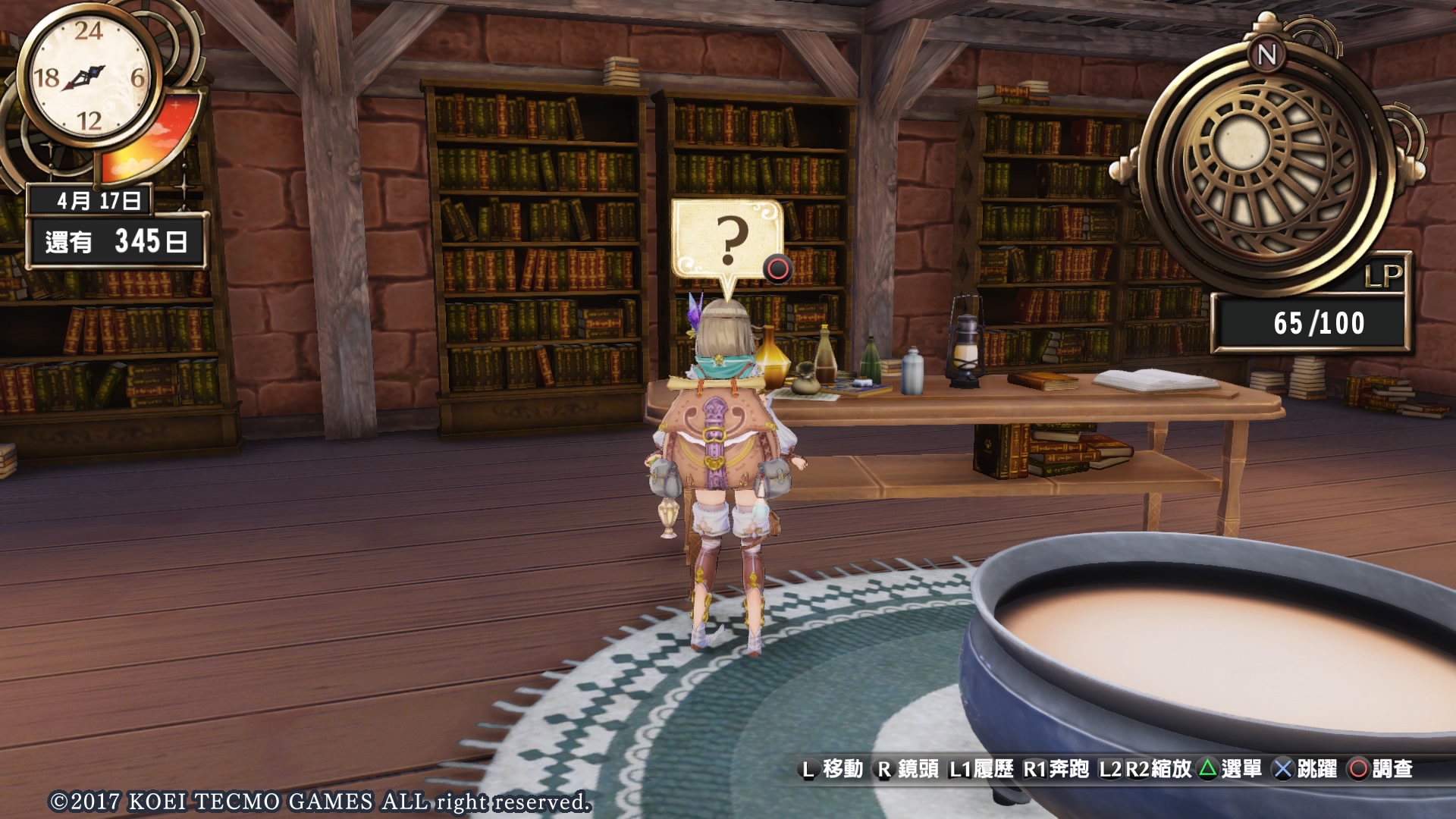Select the question mark speech bubble
Image resolution: width=1456 pixels, height=819 pixels.
pos(727,240)
